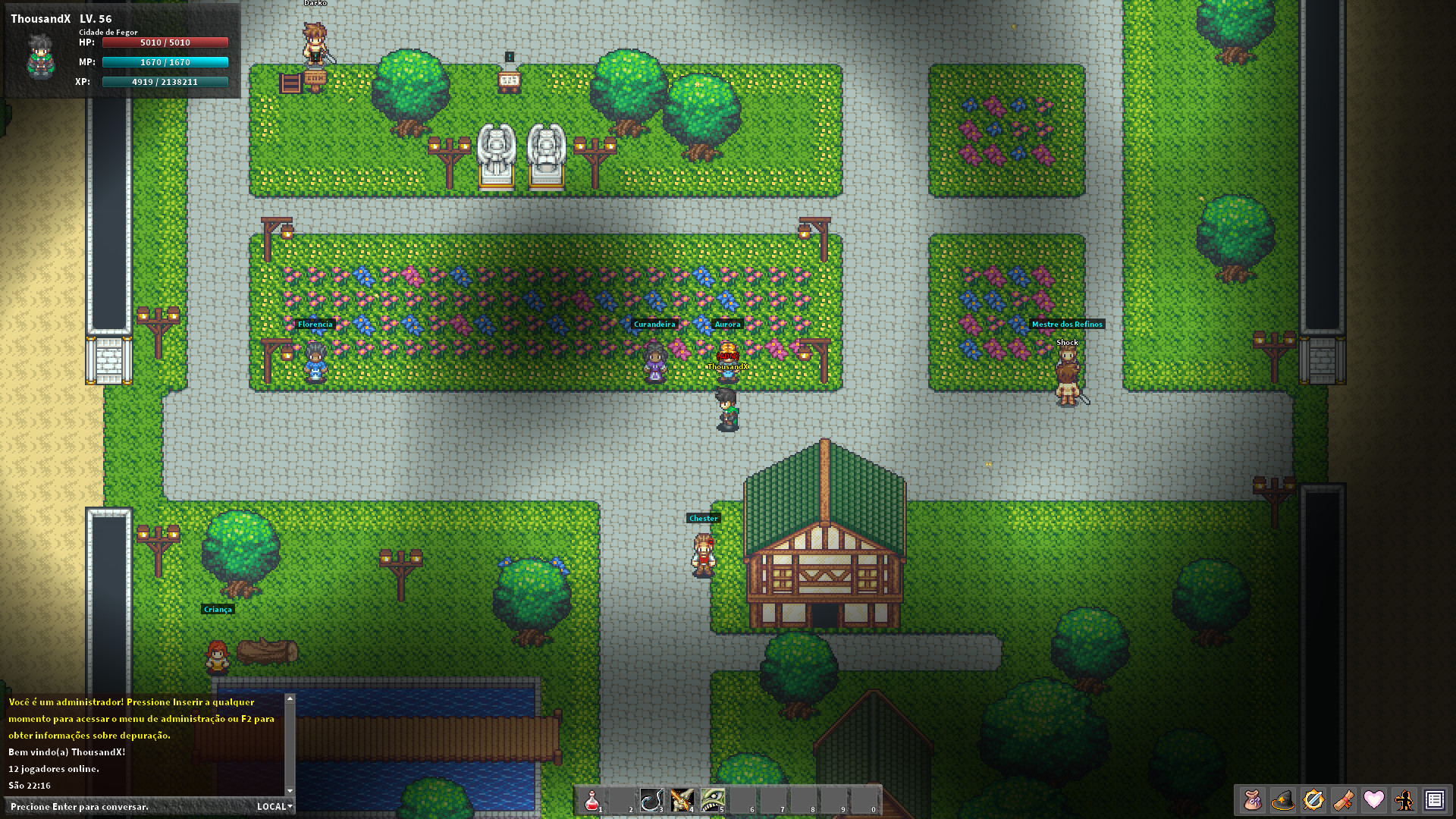The width and height of the screenshot is (1456, 819).
Task: Open the wizard hat equipment icon
Action: click(x=1283, y=799)
